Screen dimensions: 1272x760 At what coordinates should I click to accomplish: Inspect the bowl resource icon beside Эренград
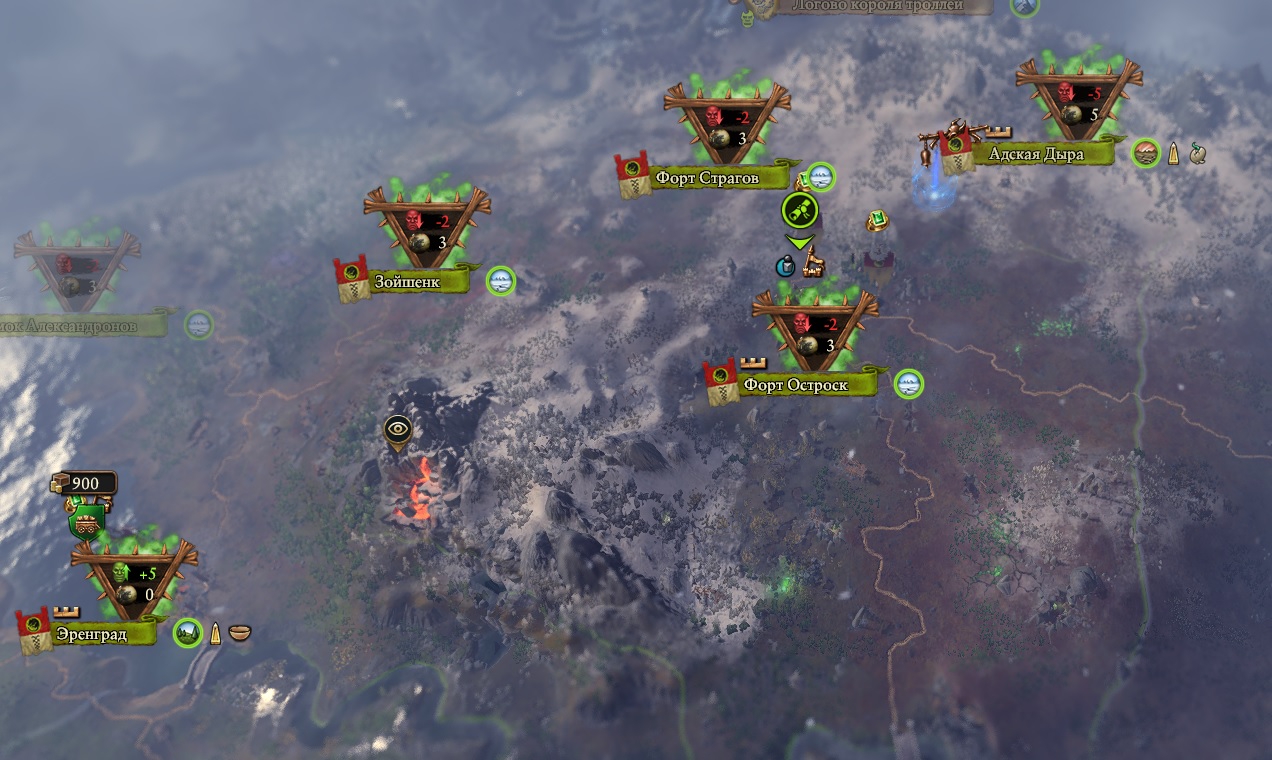point(240,633)
